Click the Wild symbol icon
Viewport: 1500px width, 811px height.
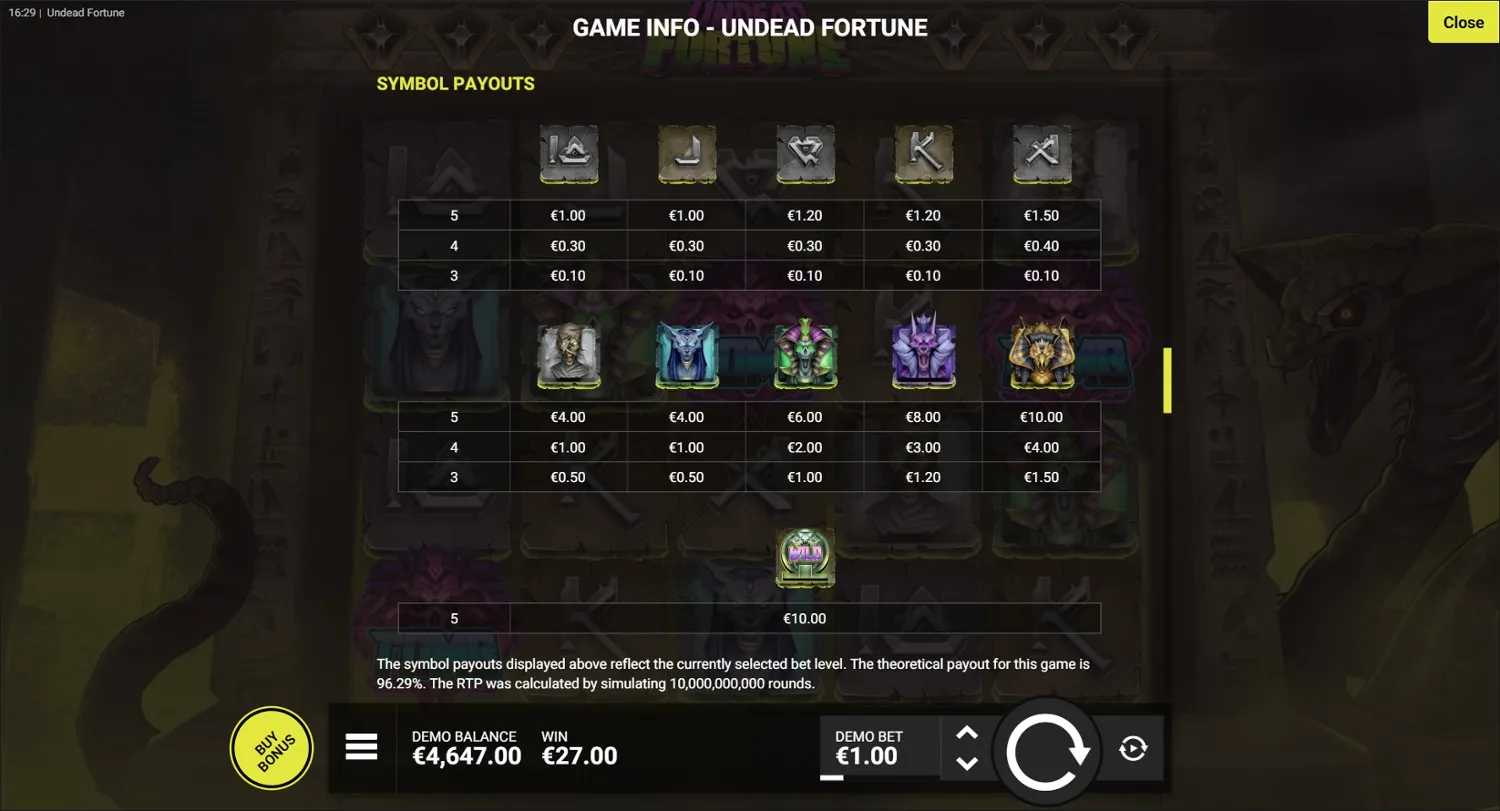[804, 558]
